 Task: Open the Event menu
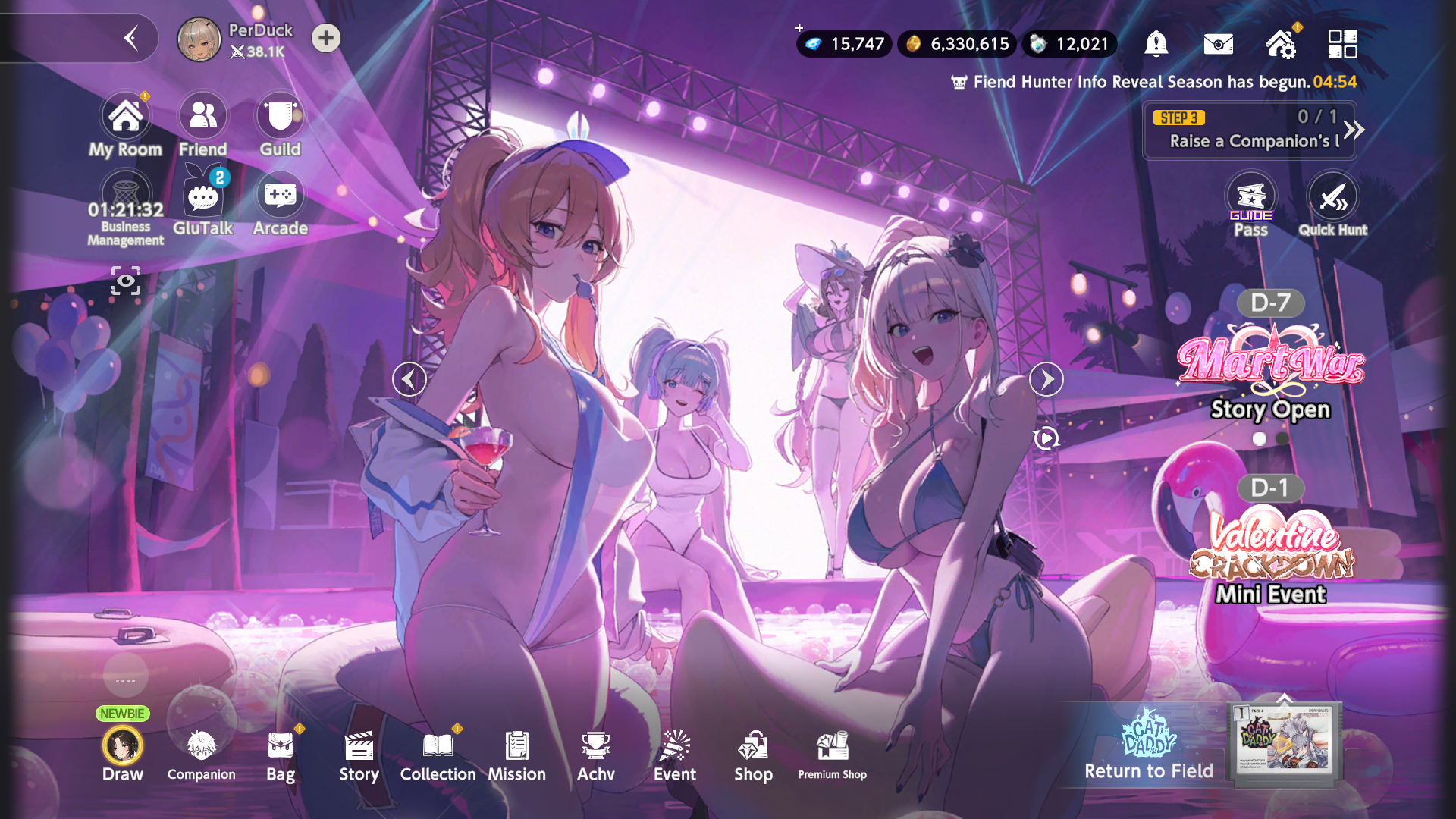click(x=674, y=752)
